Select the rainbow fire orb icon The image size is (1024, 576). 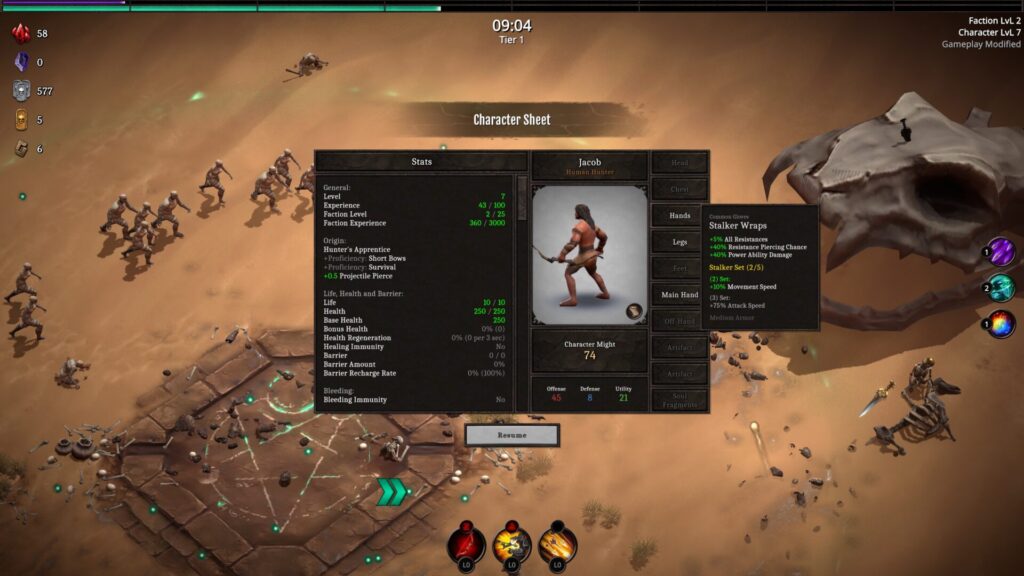1001,324
